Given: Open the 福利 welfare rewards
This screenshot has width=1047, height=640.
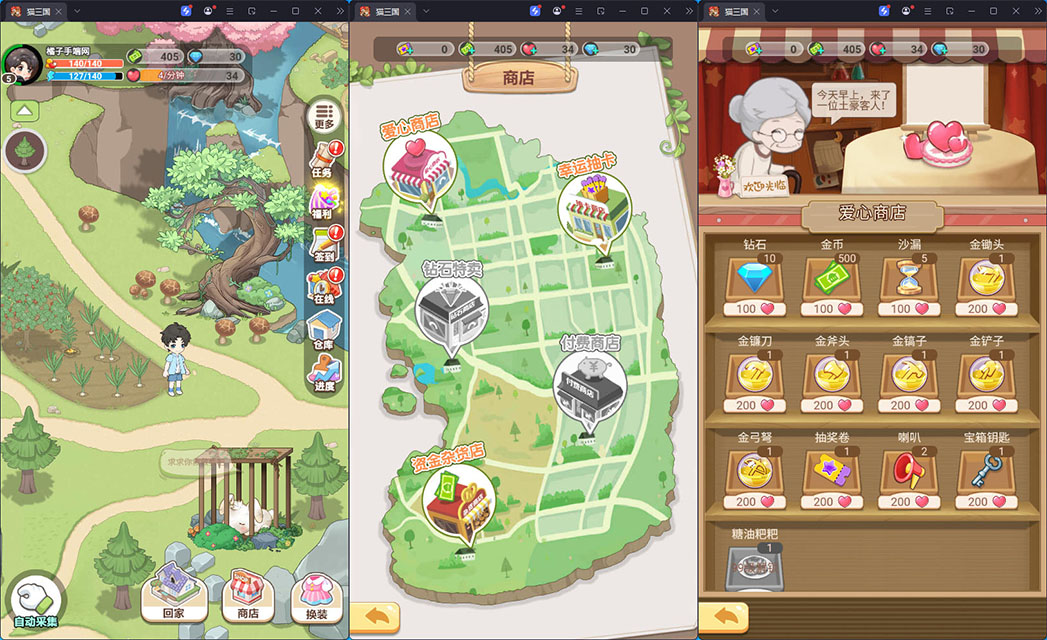Looking at the screenshot, I should (x=322, y=202).
